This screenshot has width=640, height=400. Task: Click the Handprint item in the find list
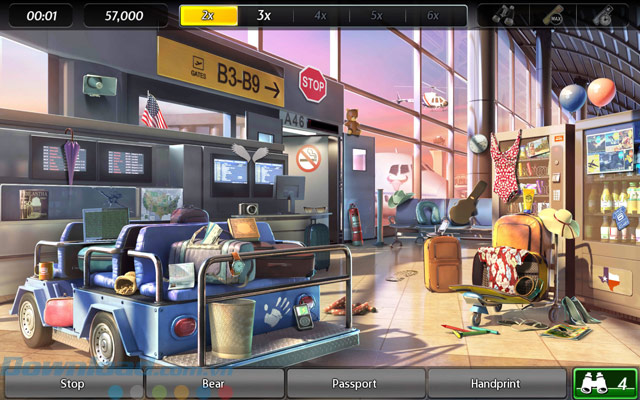pos(496,383)
